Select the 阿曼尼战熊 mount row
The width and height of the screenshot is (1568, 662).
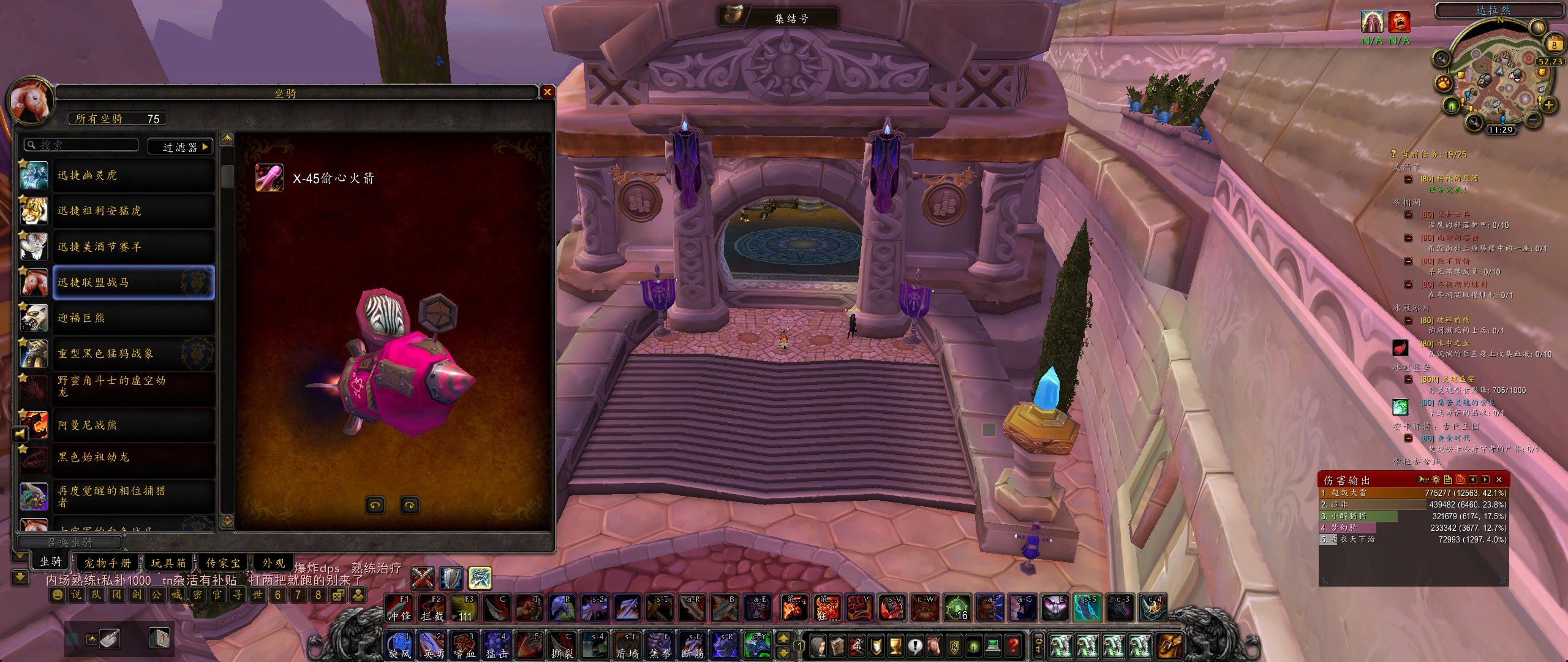click(134, 425)
